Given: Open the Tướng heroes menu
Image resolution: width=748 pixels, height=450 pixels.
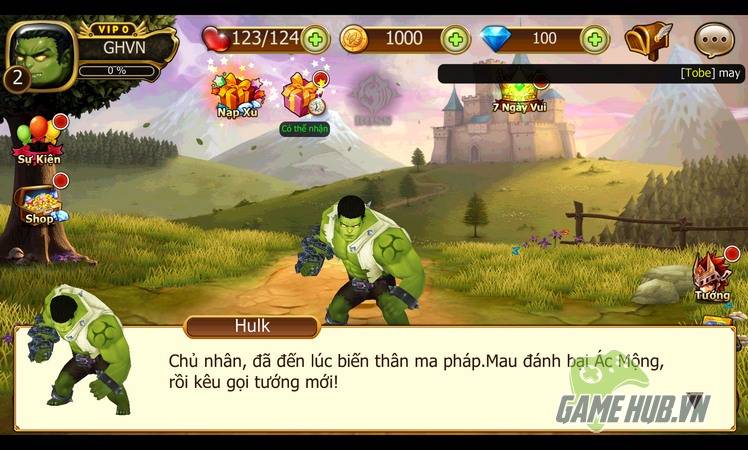Looking at the screenshot, I should pyautogui.click(x=712, y=275).
